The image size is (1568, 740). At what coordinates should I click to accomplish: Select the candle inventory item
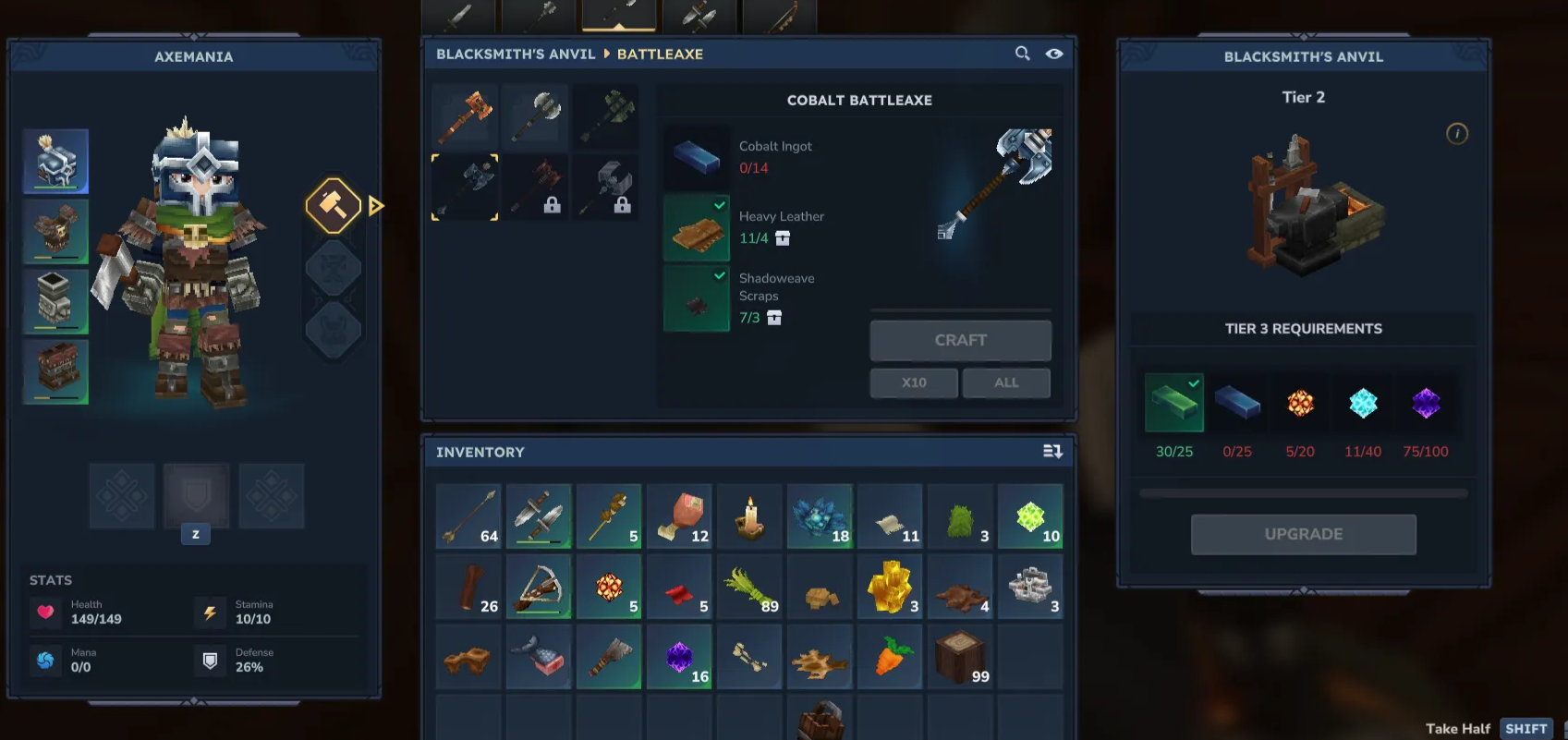click(x=749, y=516)
